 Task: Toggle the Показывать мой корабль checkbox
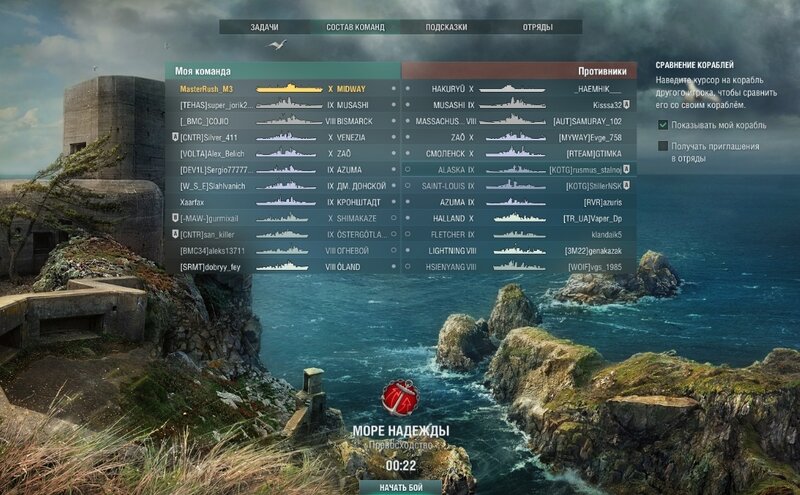[663, 125]
